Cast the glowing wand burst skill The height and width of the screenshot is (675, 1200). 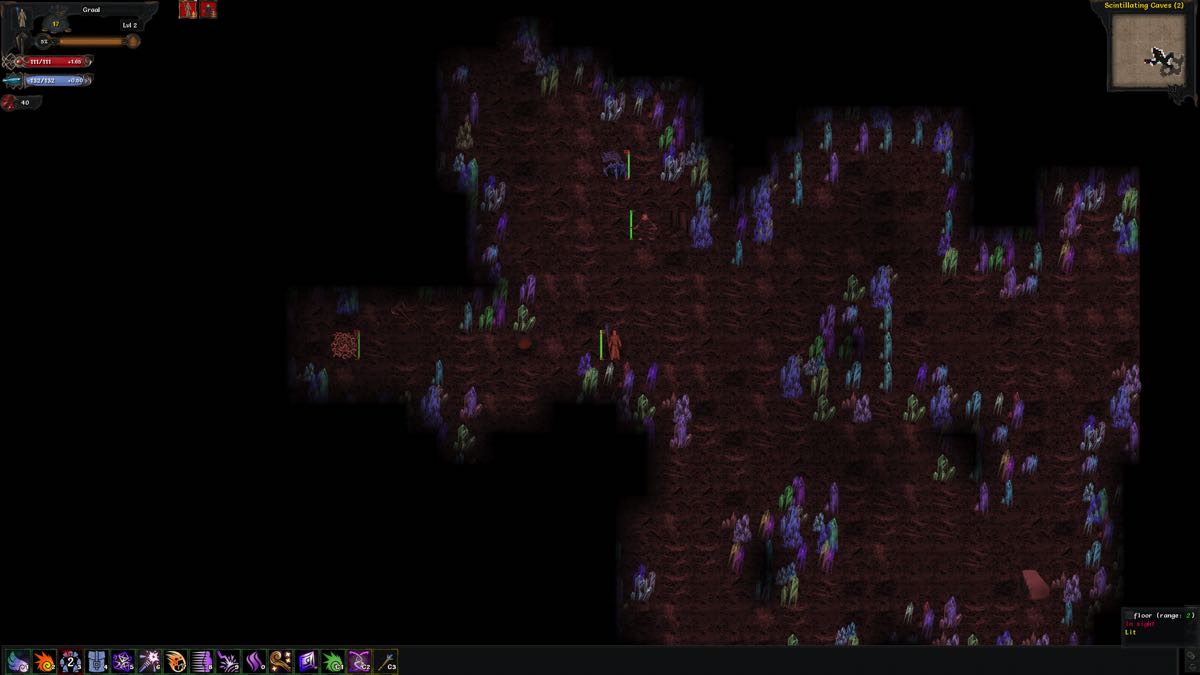(x=149, y=661)
